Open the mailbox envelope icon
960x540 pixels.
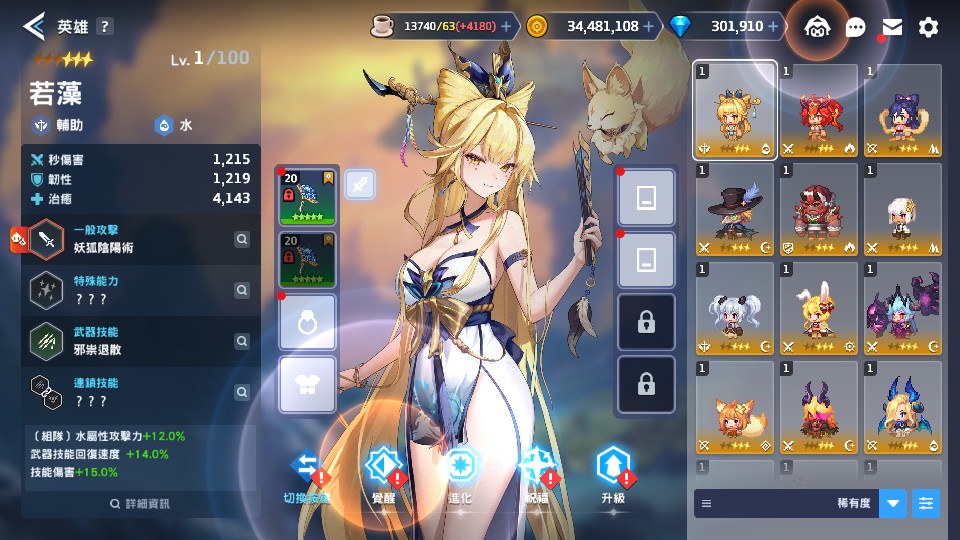pos(892,27)
